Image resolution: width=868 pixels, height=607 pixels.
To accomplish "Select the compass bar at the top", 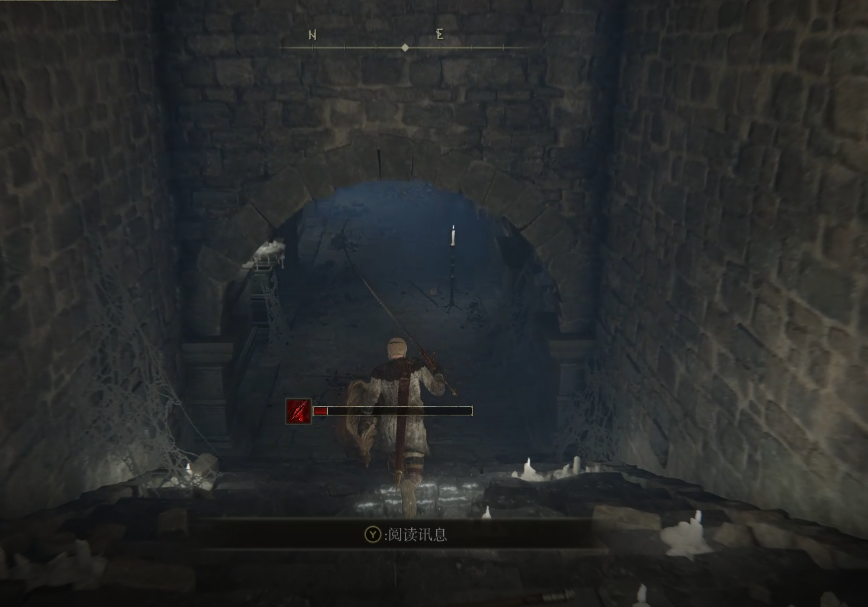I will tap(404, 47).
